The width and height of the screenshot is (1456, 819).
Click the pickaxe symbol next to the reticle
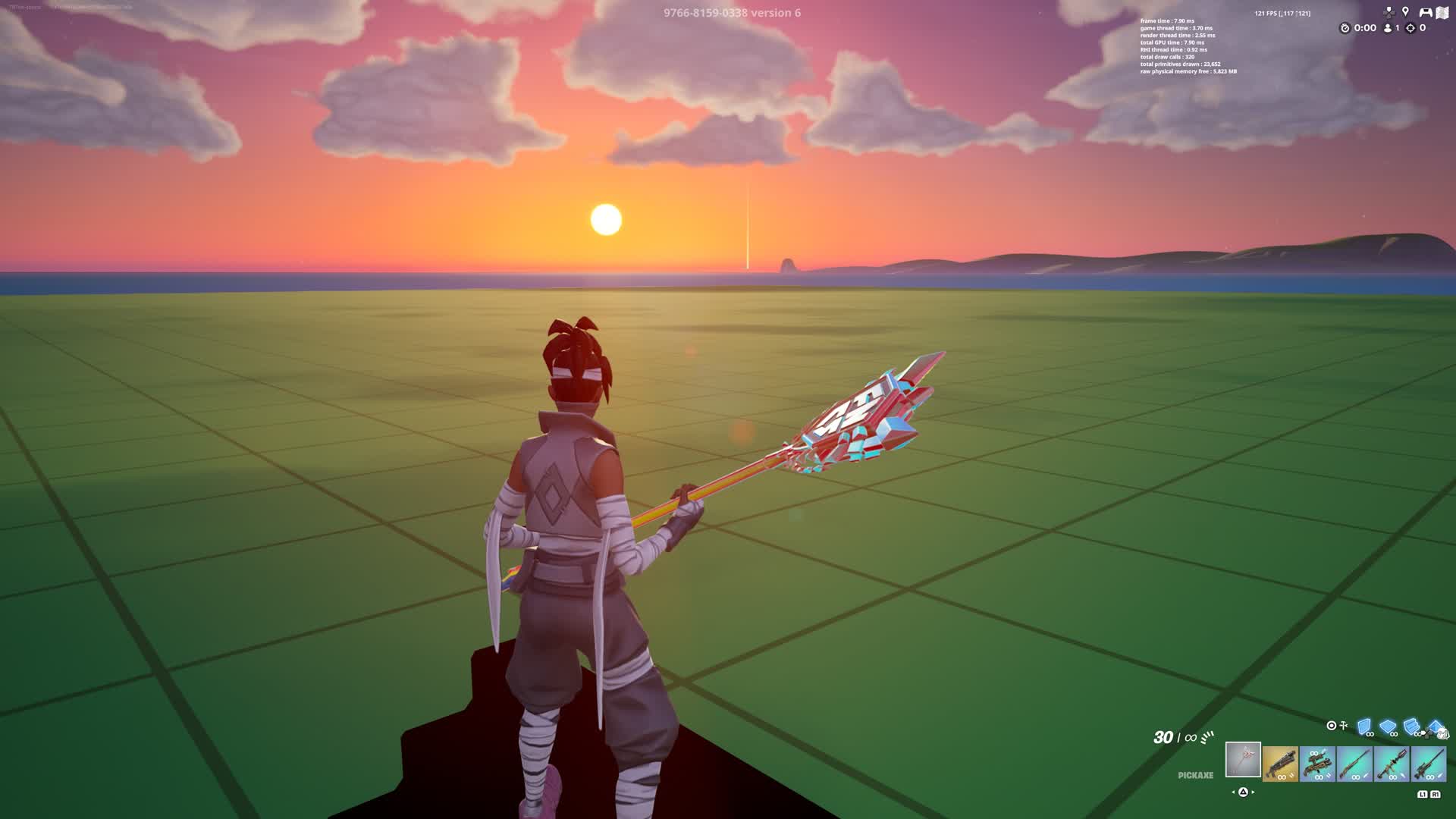pos(1343,724)
